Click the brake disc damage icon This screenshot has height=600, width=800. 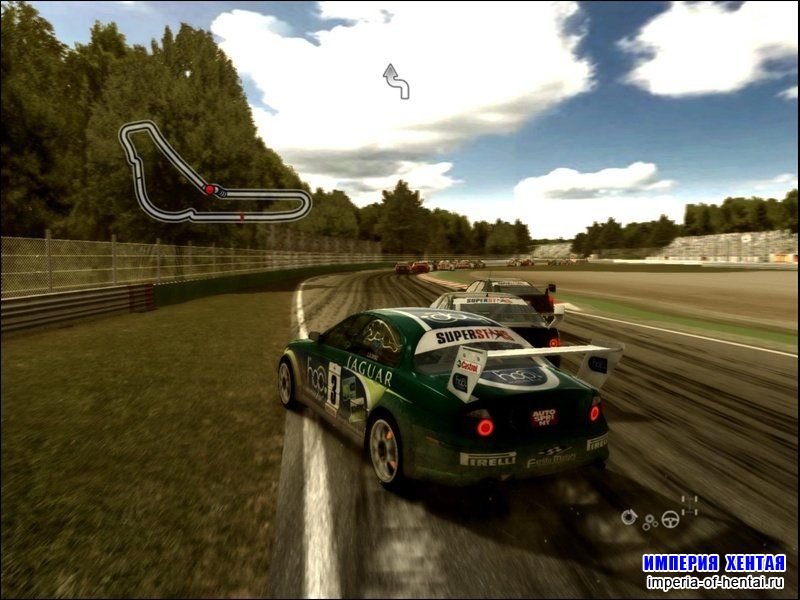[629, 517]
